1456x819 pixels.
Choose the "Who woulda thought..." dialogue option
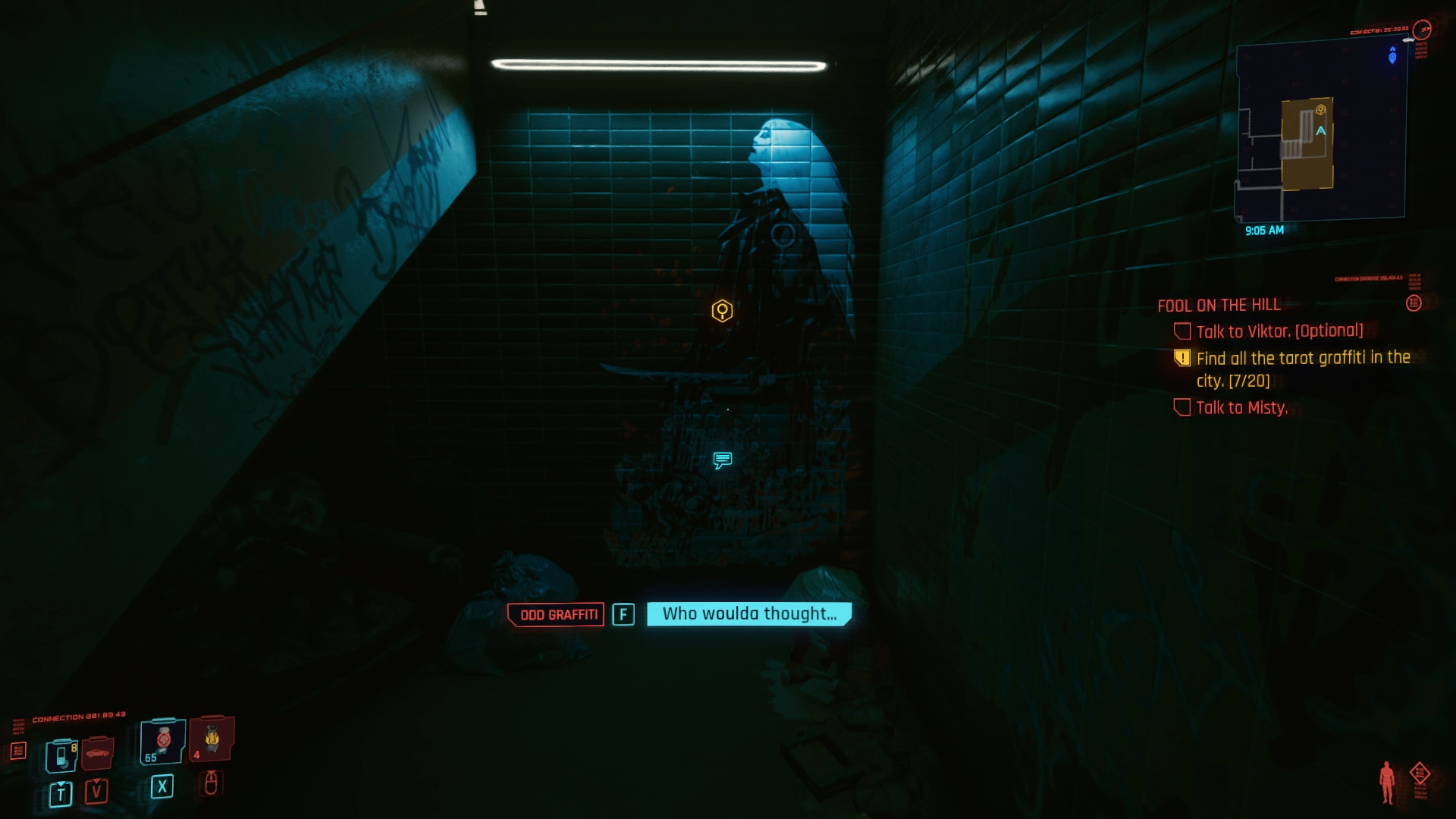[x=749, y=613]
